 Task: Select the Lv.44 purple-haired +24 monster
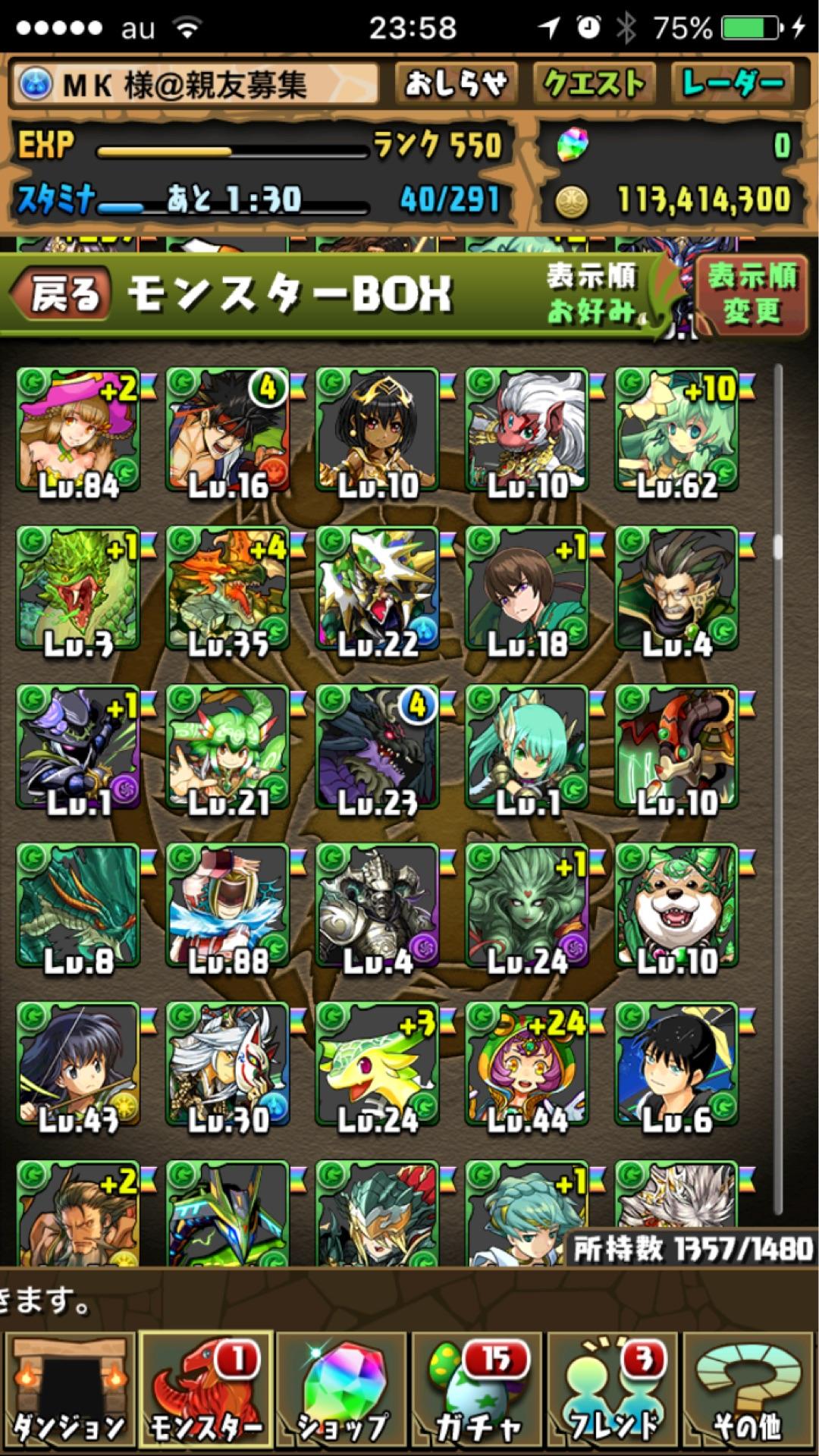pyautogui.click(x=527, y=1065)
